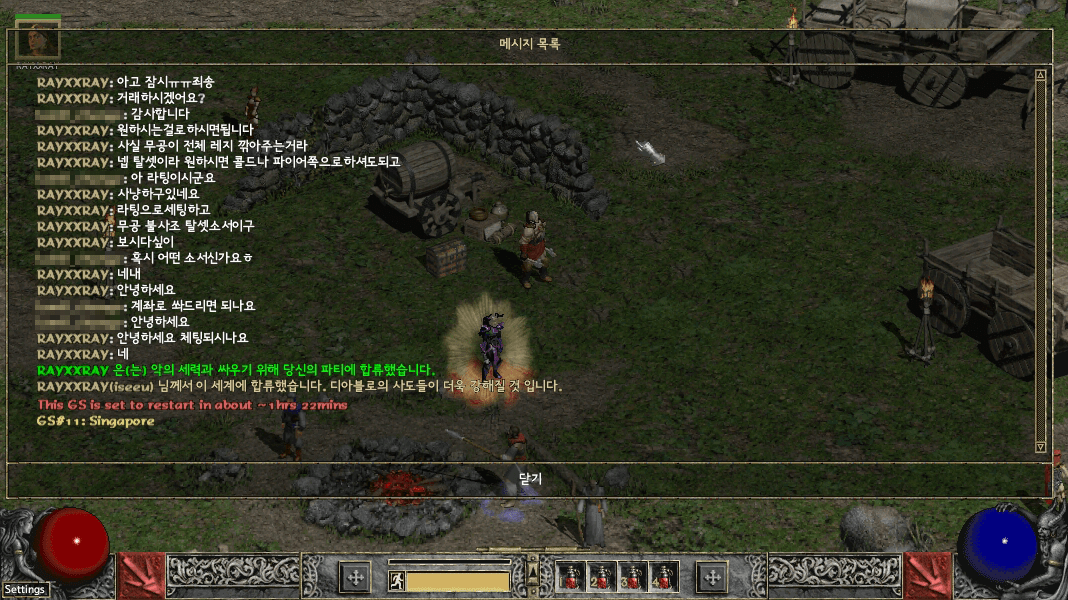The height and width of the screenshot is (600, 1068).
Task: Use the red potion in belt slot 1
Action: click(572, 576)
